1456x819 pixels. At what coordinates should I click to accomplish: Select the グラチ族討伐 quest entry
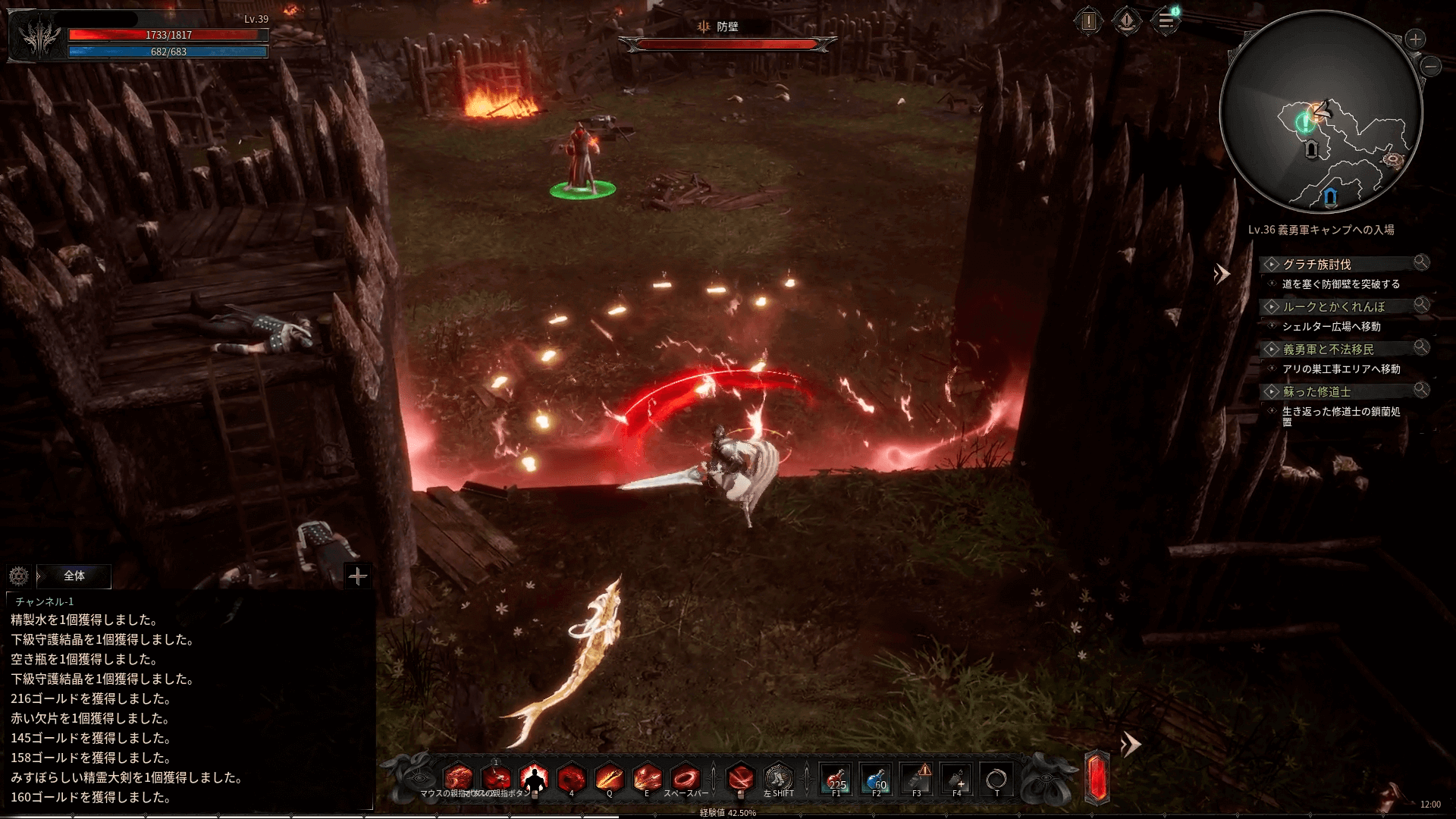[x=1316, y=264]
